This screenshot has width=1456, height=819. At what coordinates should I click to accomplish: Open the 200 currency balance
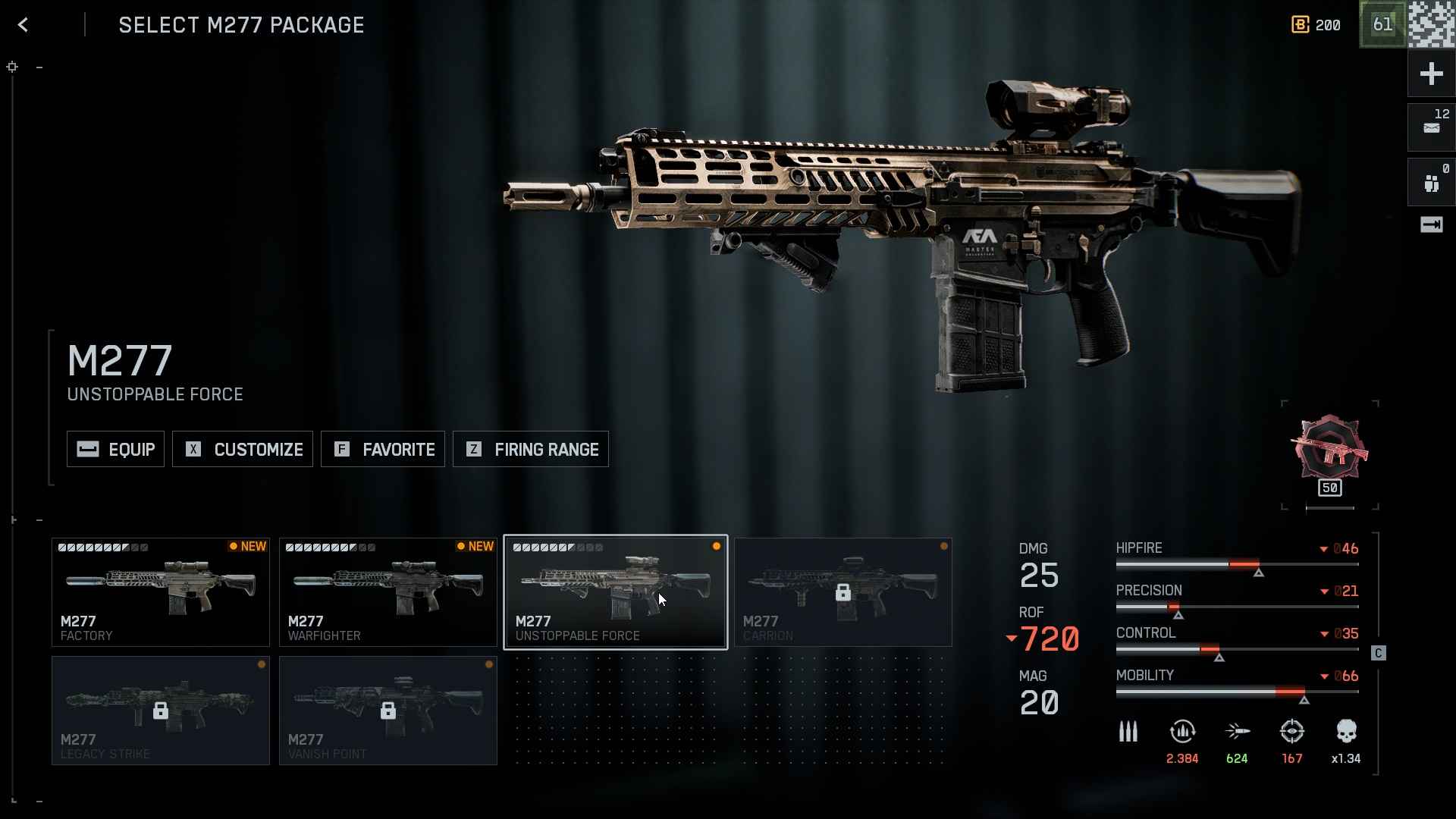coord(1316,25)
